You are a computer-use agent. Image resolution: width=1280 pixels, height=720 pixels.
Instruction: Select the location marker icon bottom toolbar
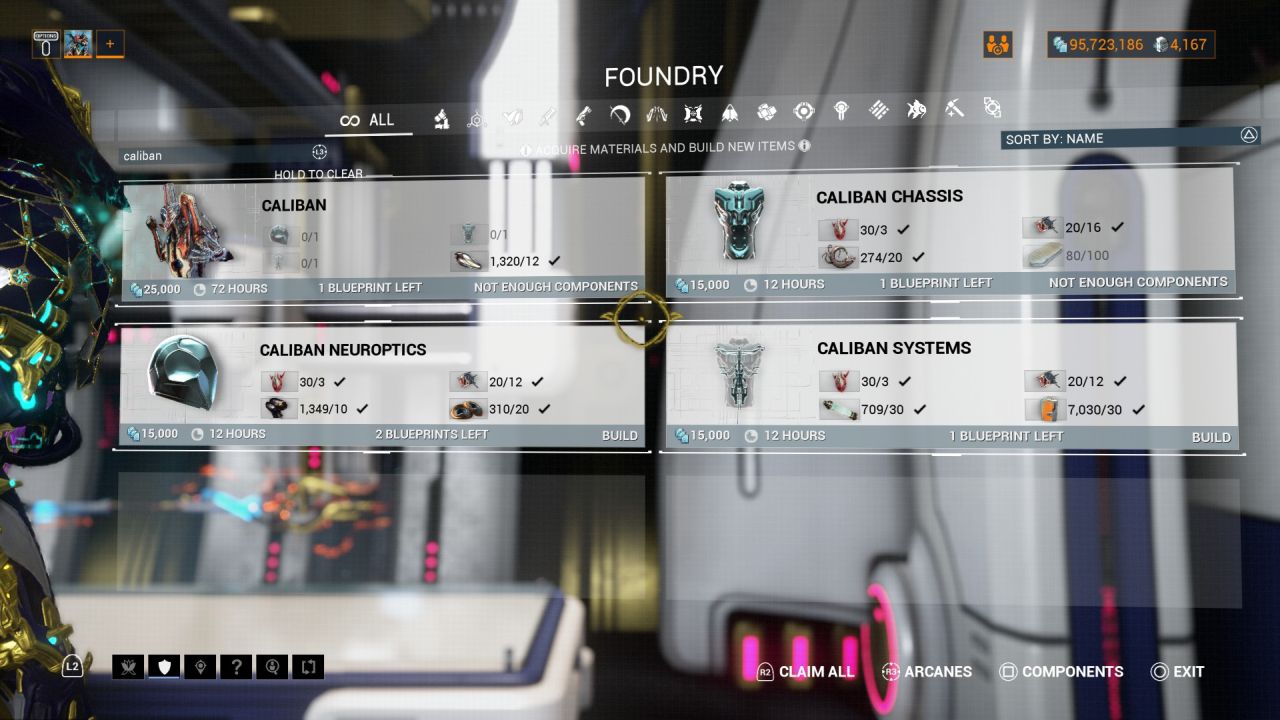(x=200, y=667)
